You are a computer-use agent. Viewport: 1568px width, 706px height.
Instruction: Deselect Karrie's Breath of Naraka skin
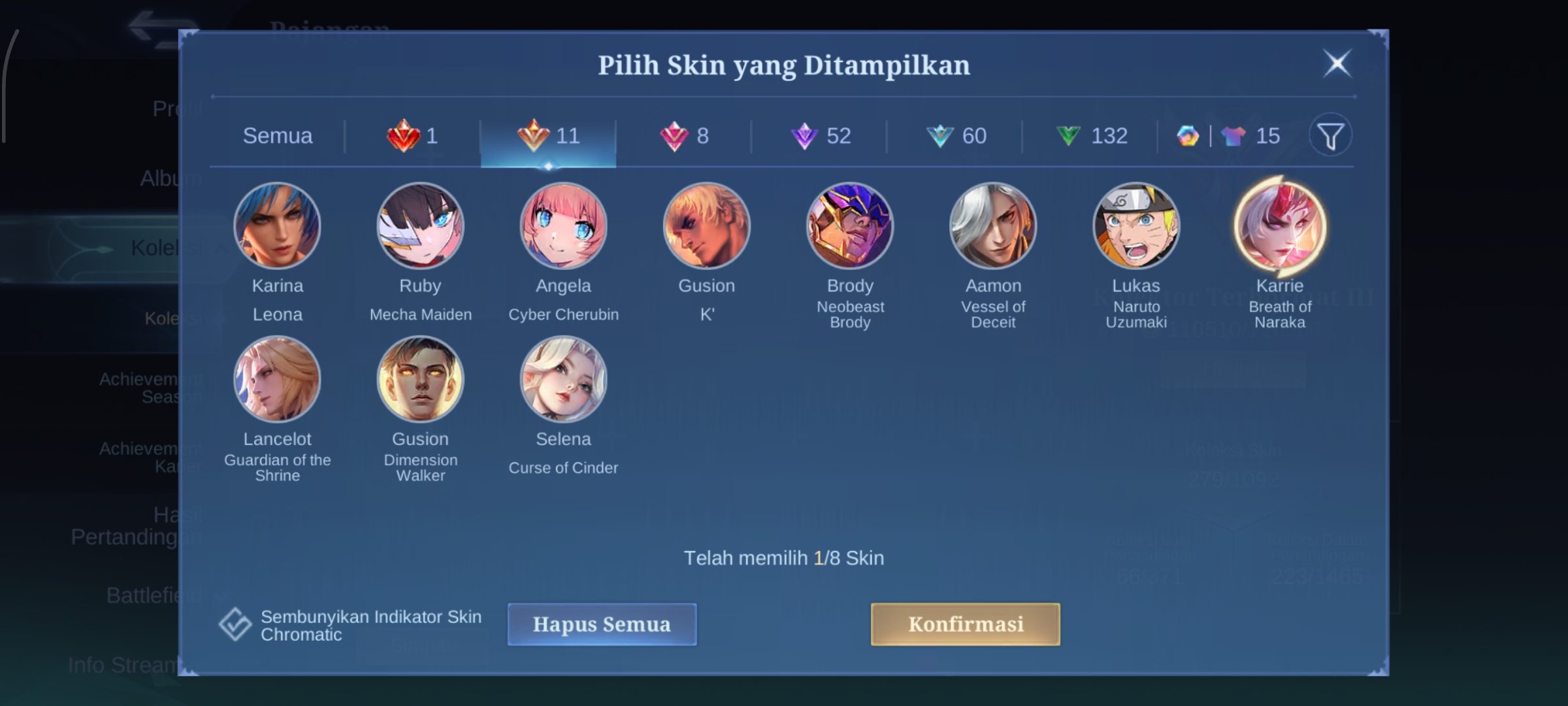1279,226
